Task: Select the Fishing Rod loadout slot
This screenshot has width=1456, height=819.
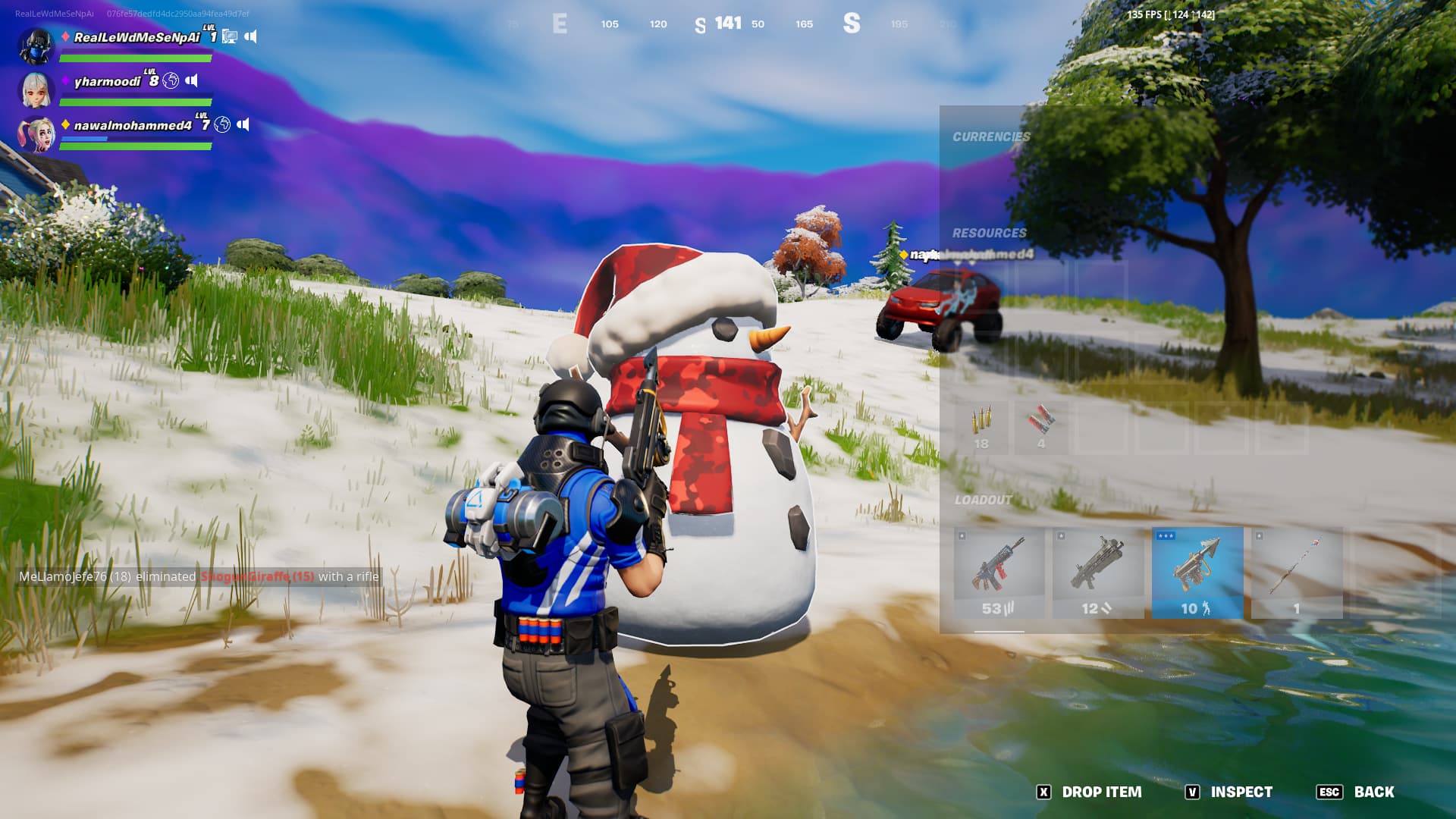Action: (1297, 569)
